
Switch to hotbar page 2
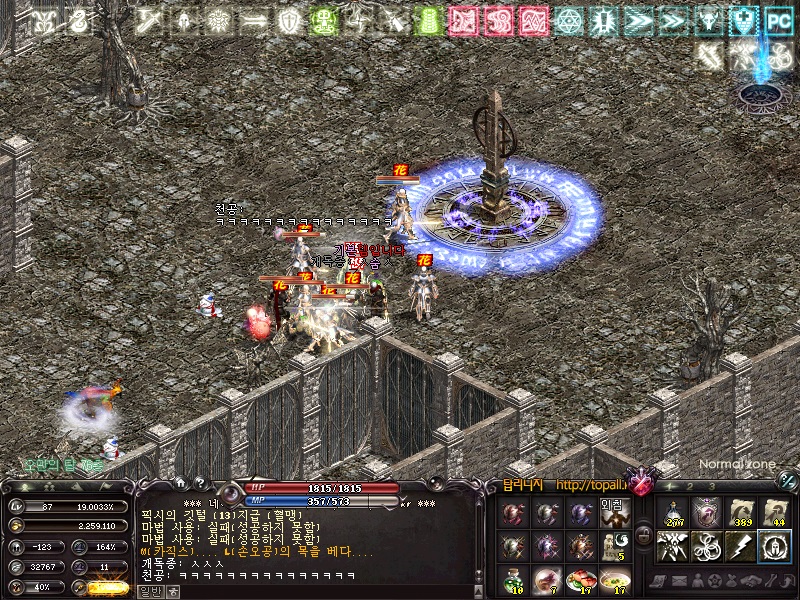[x=691, y=486]
